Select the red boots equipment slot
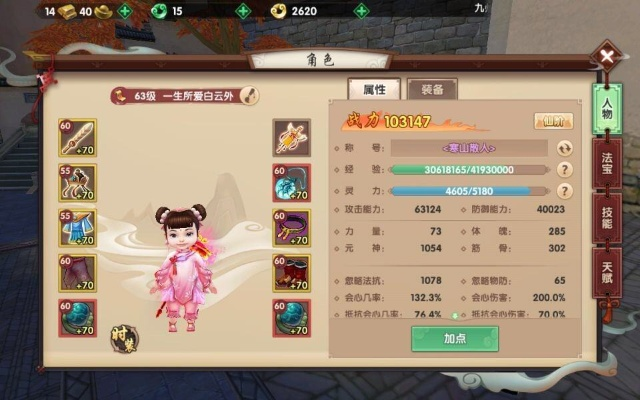 [x=291, y=273]
